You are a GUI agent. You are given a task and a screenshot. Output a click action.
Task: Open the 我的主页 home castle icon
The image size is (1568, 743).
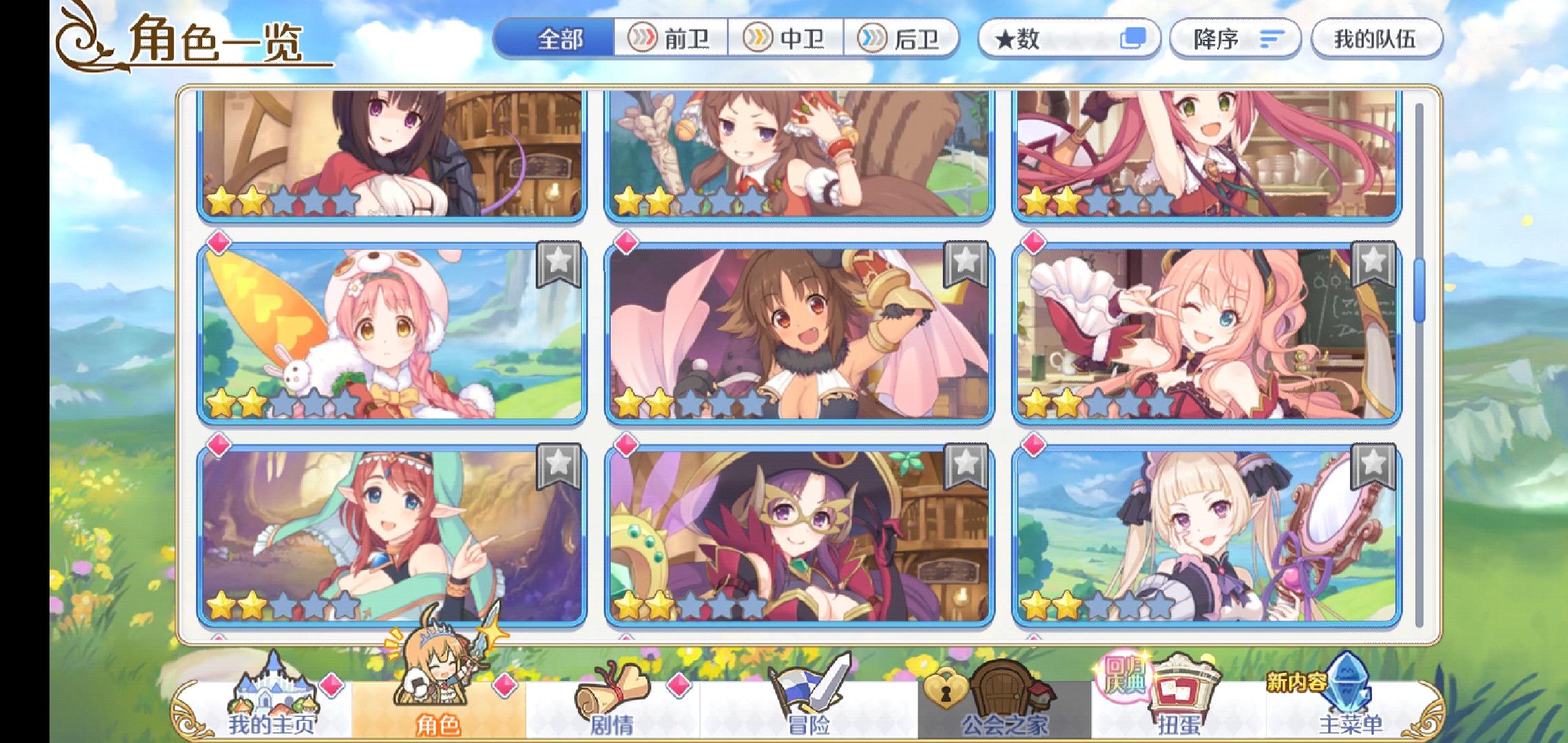pyautogui.click(x=275, y=702)
